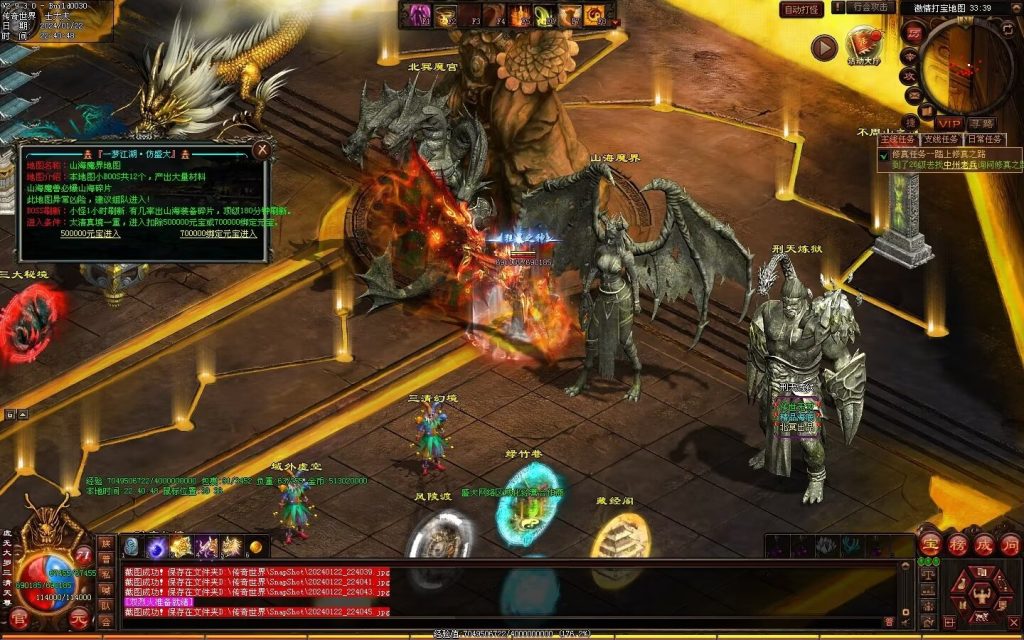Switch to the 支线任务 quest tab
Image resolution: width=1024 pixels, height=640 pixels.
941,139
